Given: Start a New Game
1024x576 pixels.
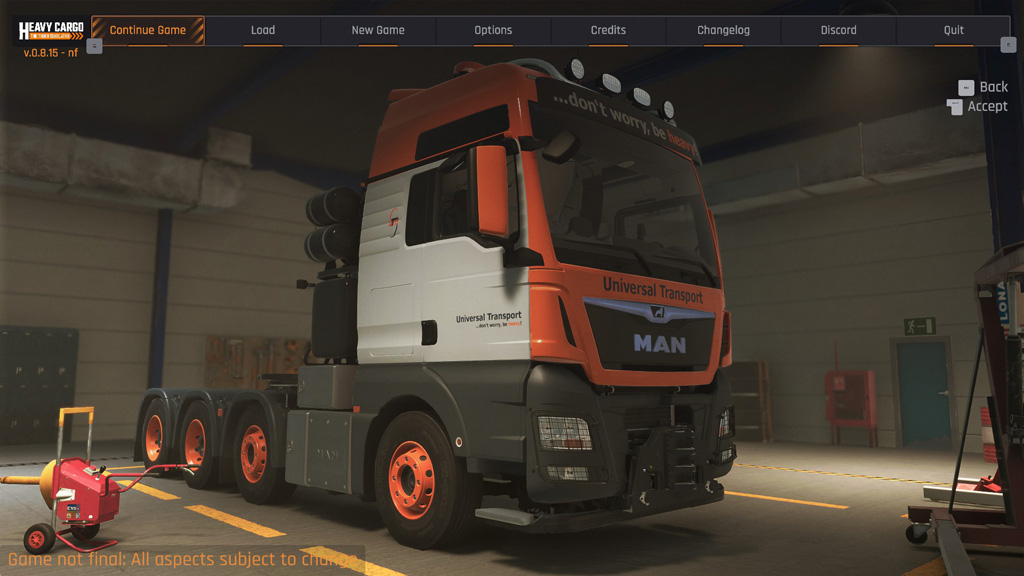Looking at the screenshot, I should coord(378,30).
